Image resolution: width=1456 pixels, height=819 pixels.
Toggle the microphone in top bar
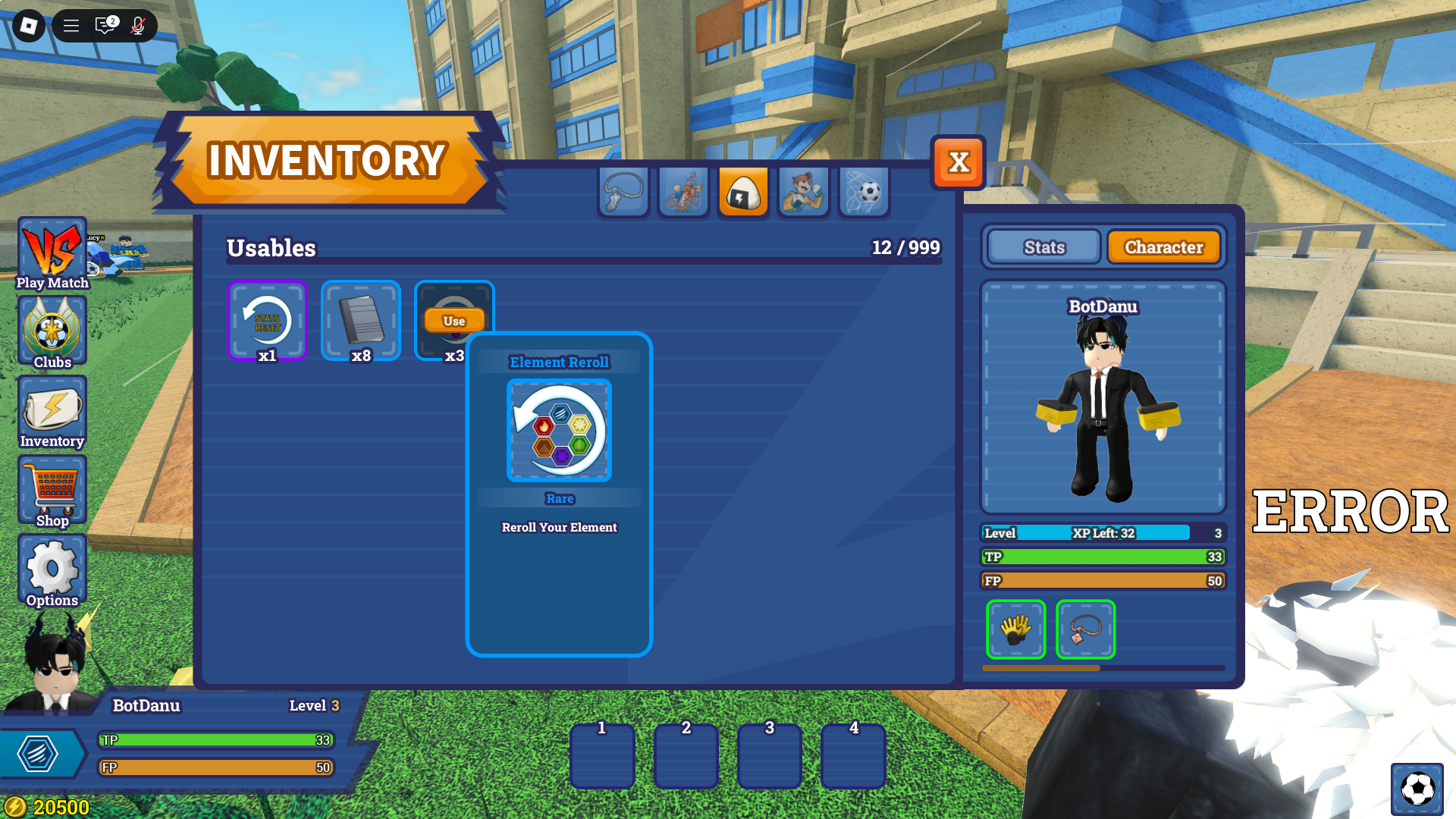[x=137, y=25]
